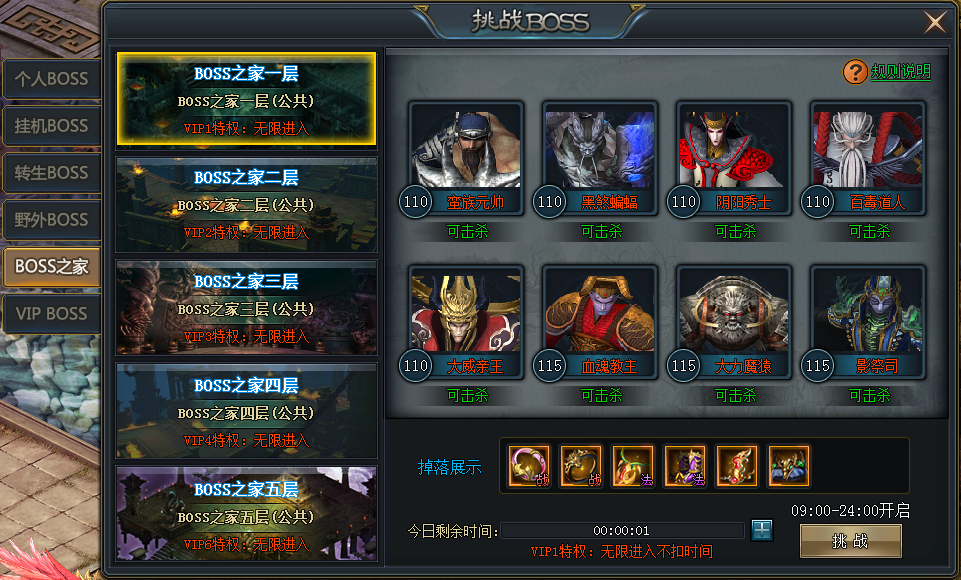961x580 pixels.
Task: Open the VIP BOSS tab
Action: (x=51, y=314)
